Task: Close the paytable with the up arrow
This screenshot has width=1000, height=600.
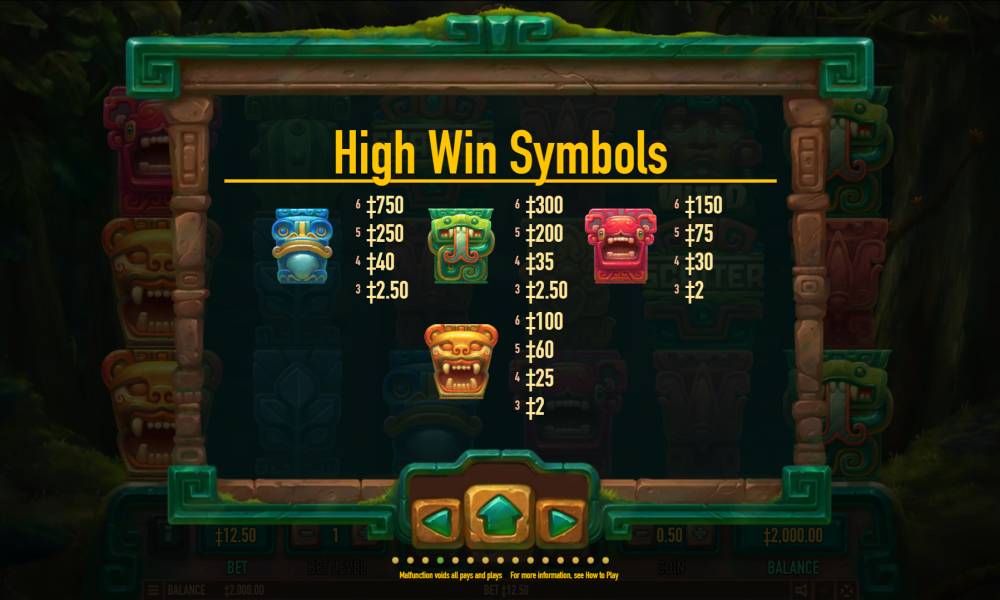Action: pyautogui.click(x=499, y=517)
